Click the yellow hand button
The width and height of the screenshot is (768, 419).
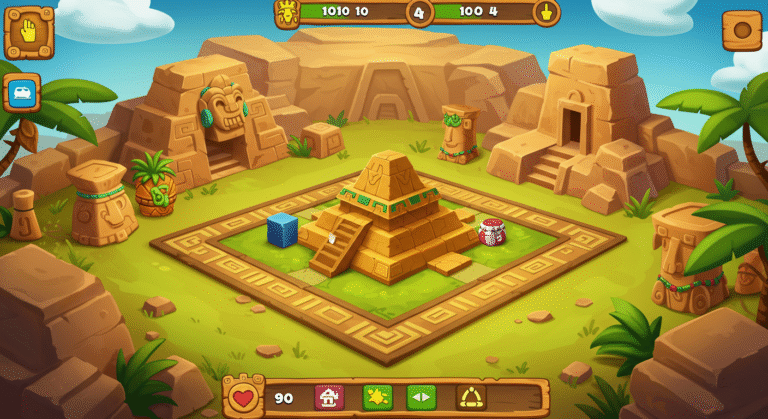pos(29,33)
